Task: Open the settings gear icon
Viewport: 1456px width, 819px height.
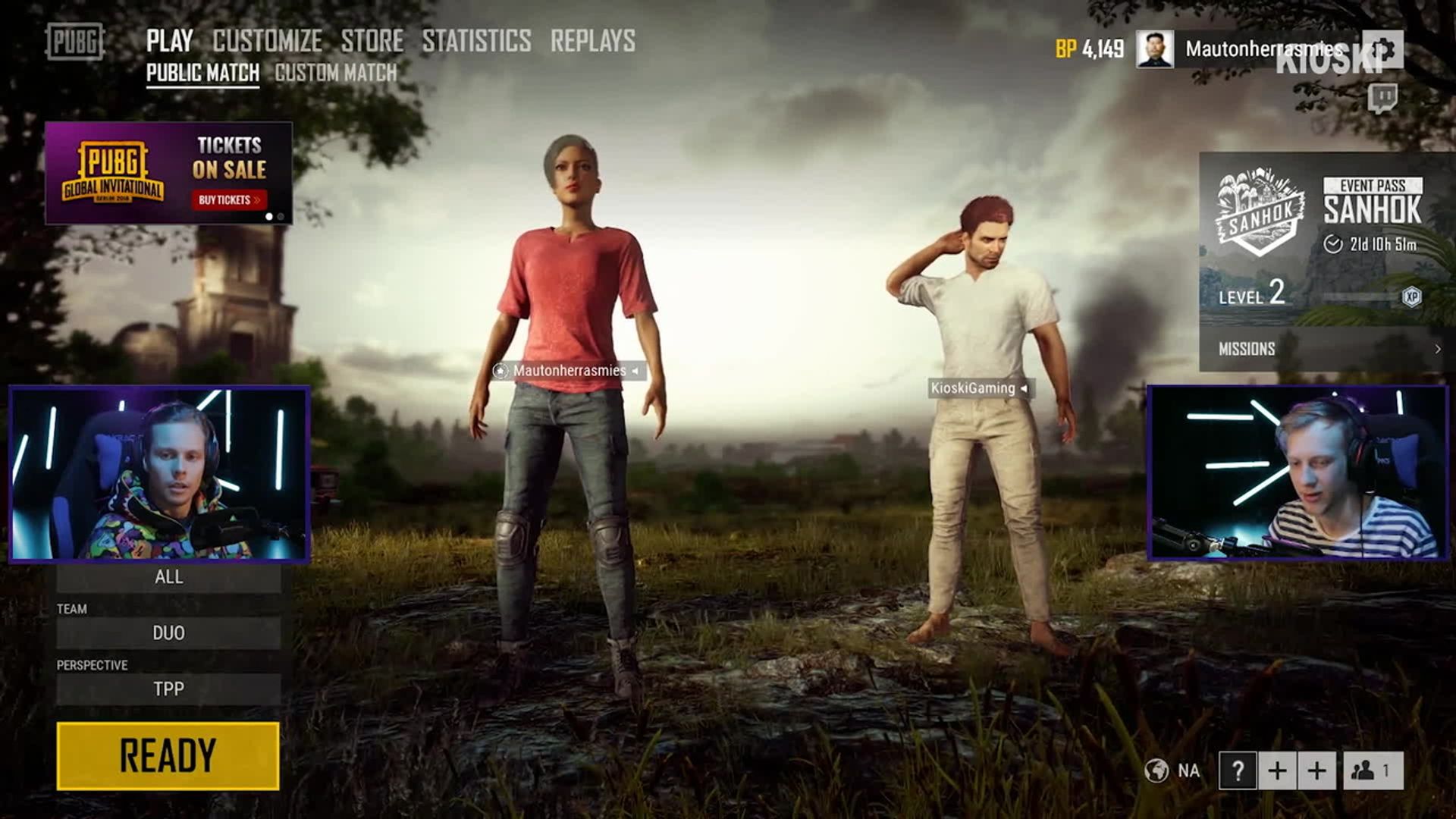Action: click(x=1383, y=50)
